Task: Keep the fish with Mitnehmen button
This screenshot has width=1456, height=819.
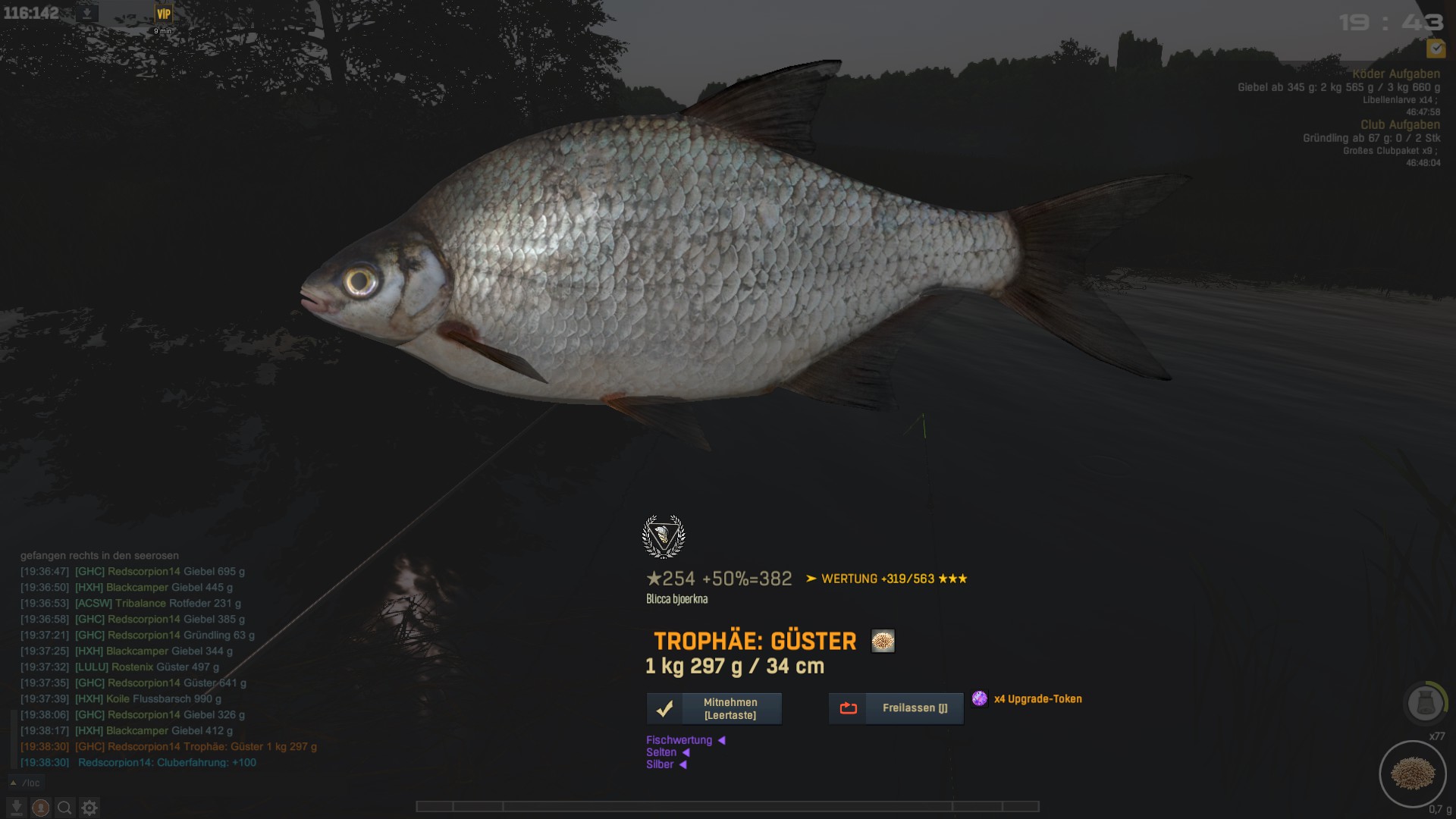Action: click(x=714, y=709)
